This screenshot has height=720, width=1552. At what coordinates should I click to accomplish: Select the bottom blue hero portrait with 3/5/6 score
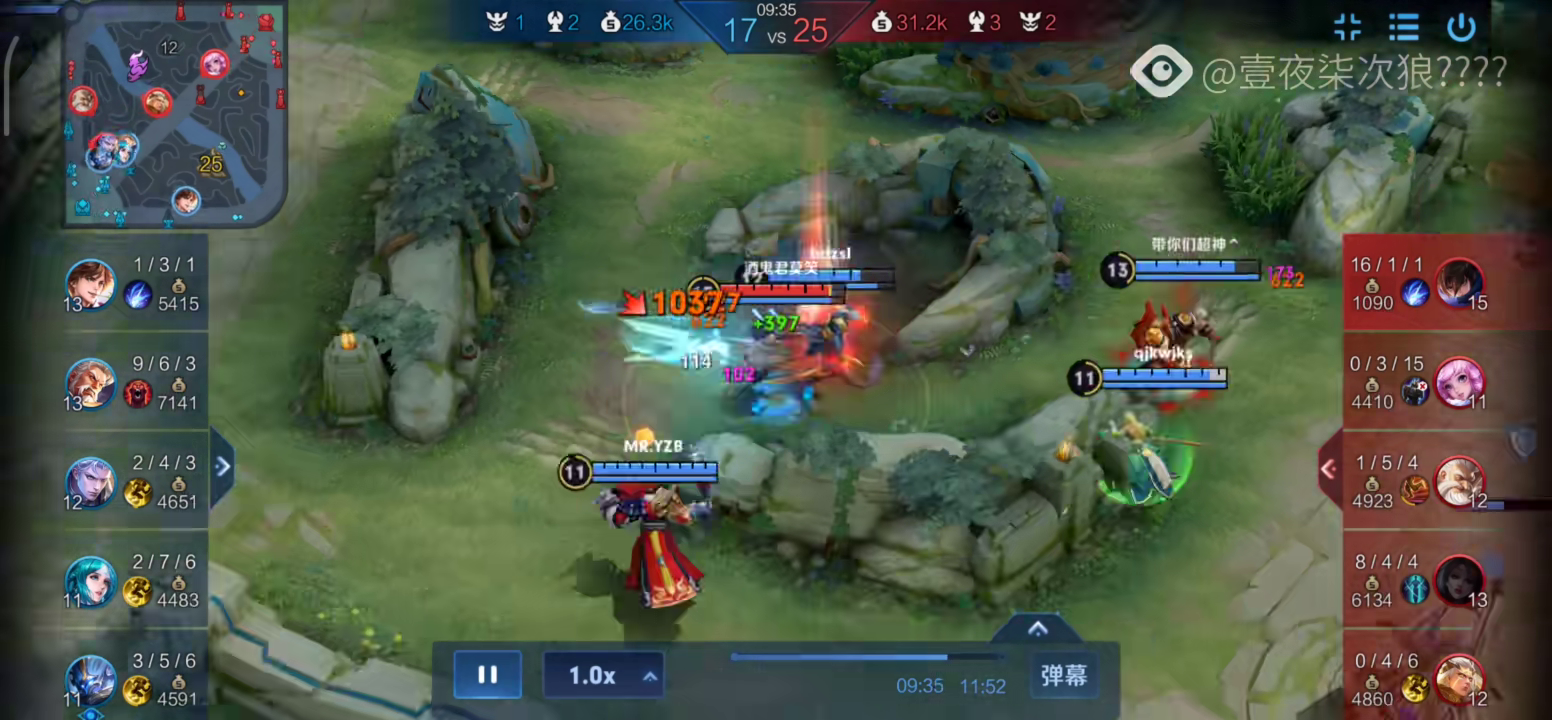point(90,680)
